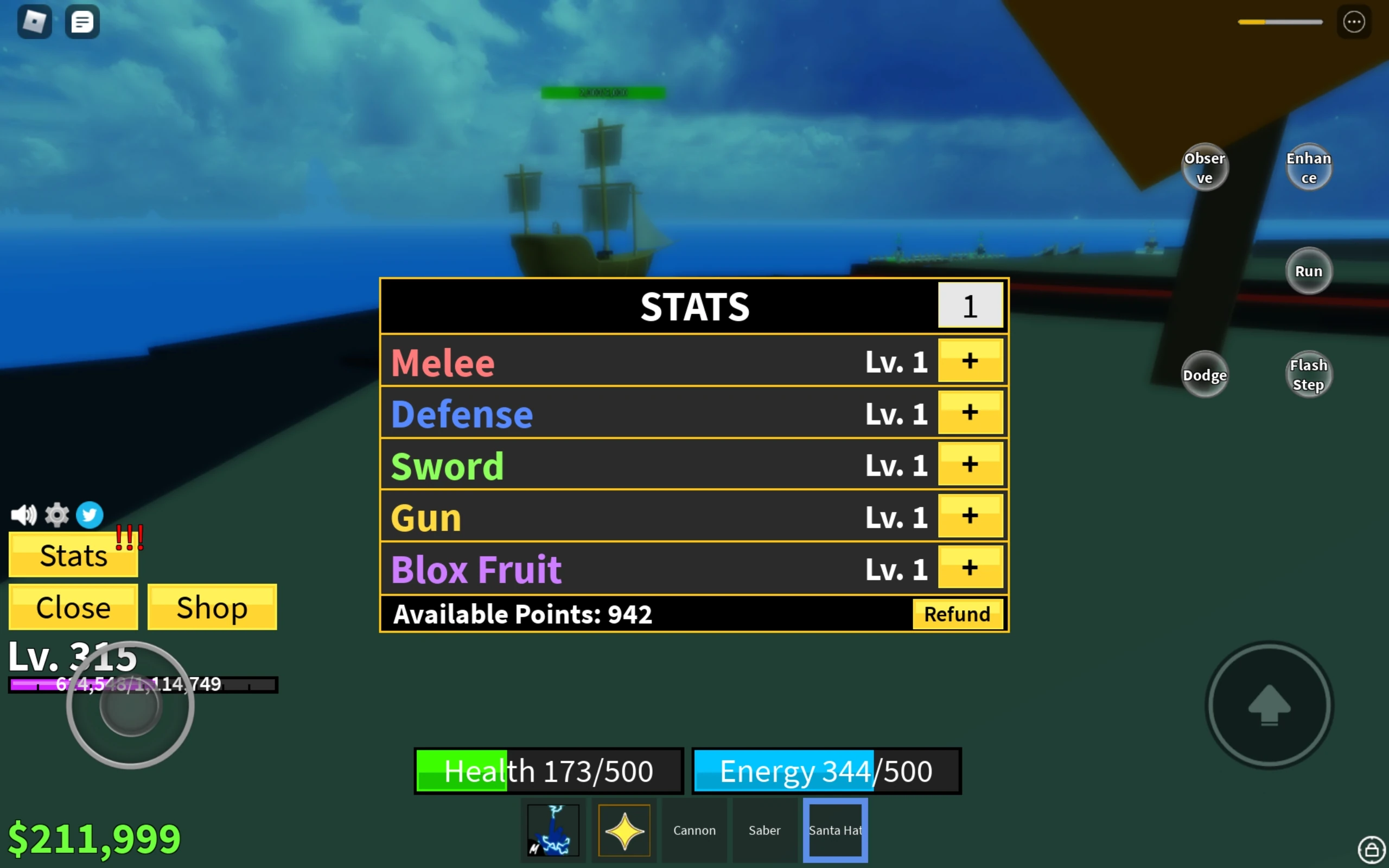
Task: Switch to the Stats menu
Action: [73, 554]
